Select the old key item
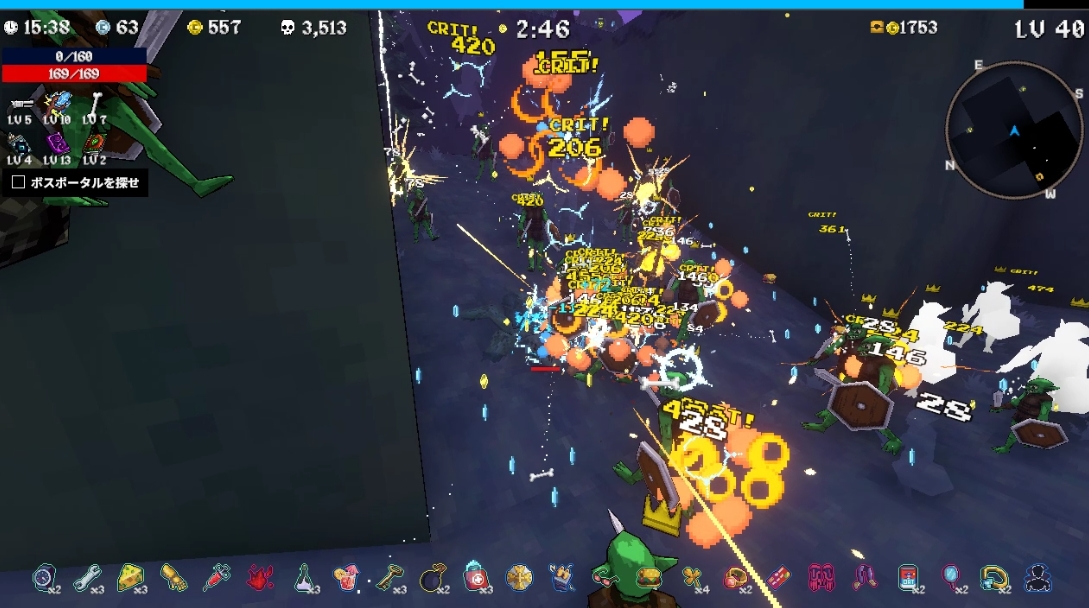Screen dimensions: 1089x608 (389, 576)
